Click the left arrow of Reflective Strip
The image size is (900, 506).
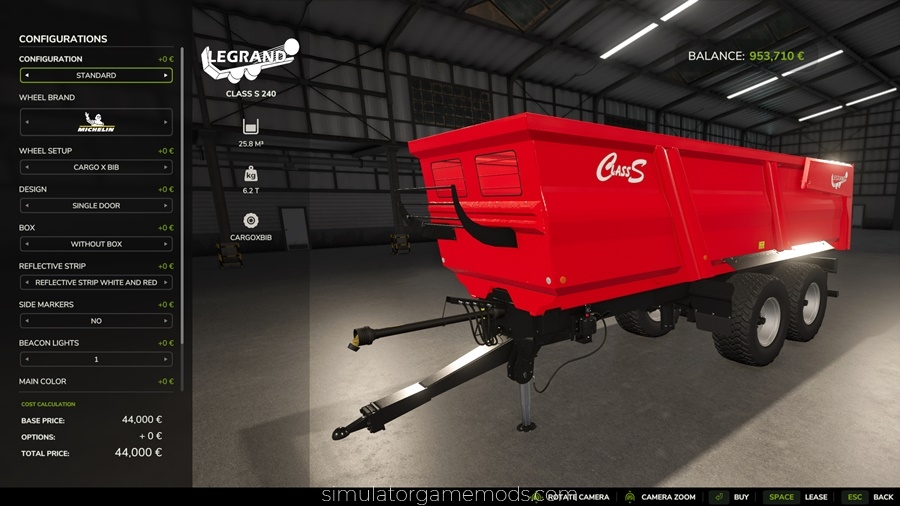[26, 283]
